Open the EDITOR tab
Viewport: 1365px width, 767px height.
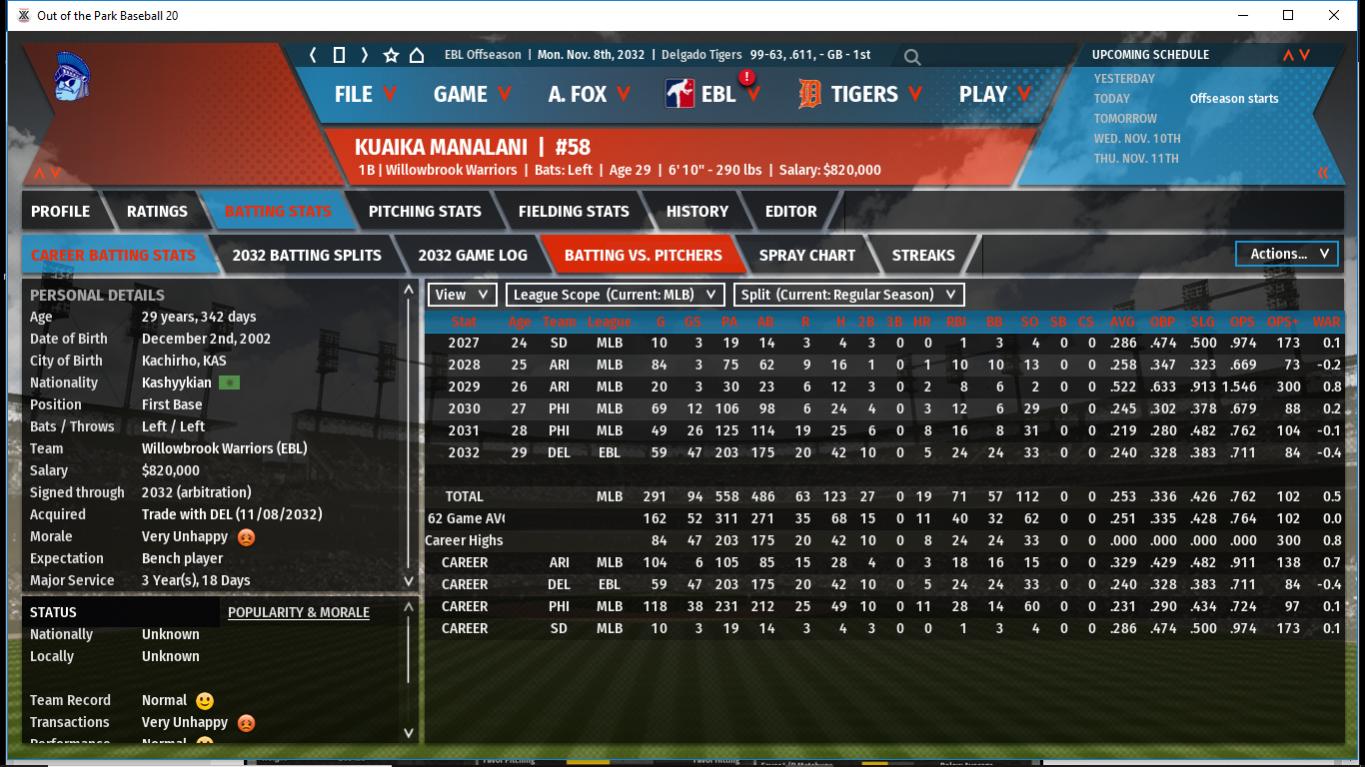pyautogui.click(x=791, y=211)
